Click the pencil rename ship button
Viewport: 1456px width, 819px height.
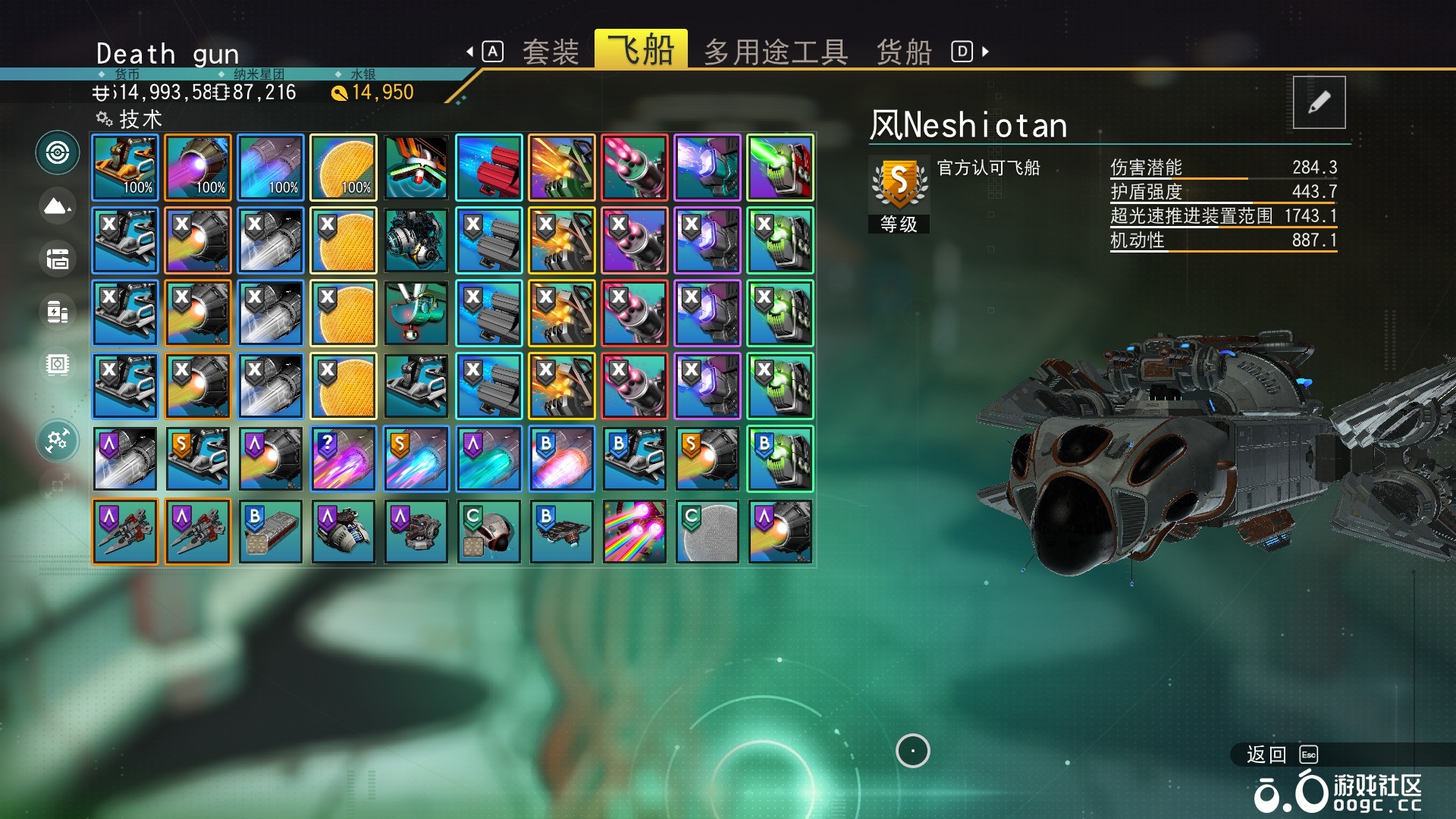coord(1319,102)
